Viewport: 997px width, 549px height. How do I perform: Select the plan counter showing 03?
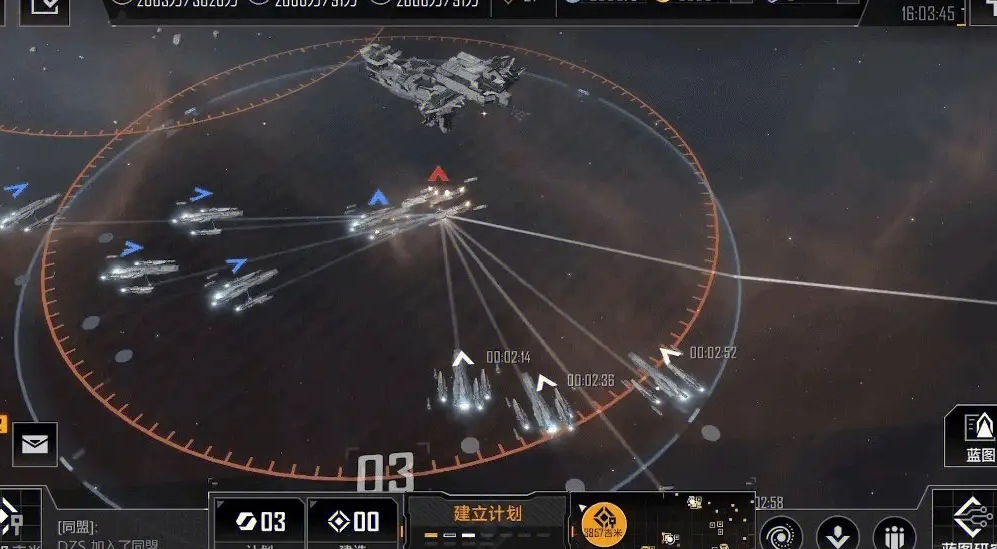pyautogui.click(x=259, y=520)
